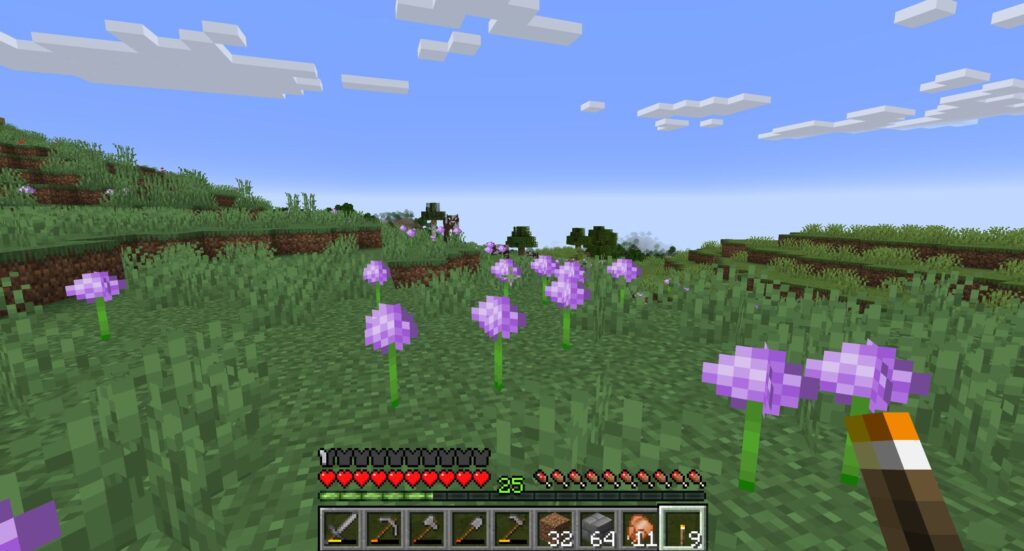This screenshot has width=1024, height=551.
Task: Select the cobblestone stack of 64
Action: point(599,528)
